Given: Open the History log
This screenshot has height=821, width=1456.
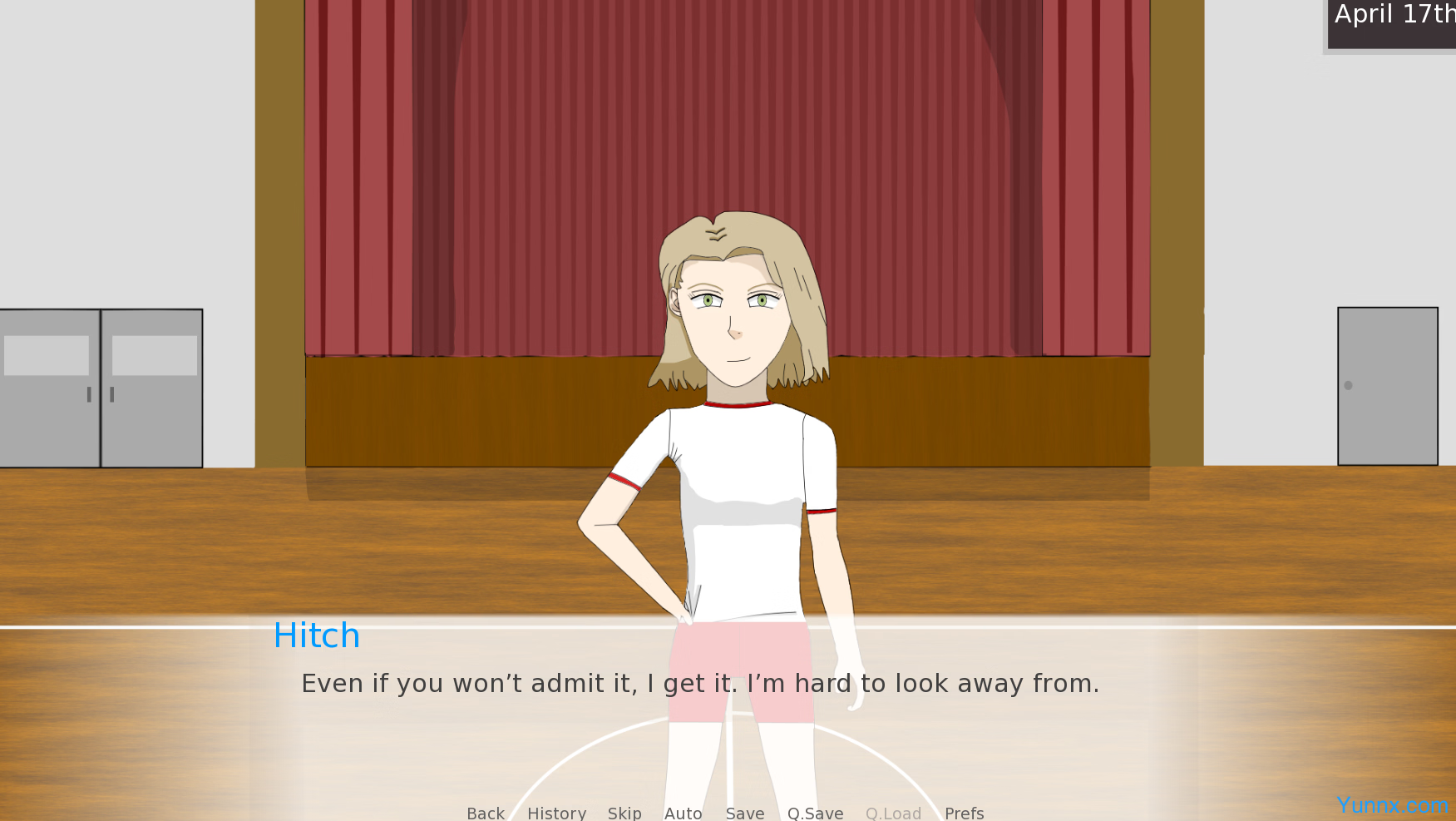Looking at the screenshot, I should [556, 813].
